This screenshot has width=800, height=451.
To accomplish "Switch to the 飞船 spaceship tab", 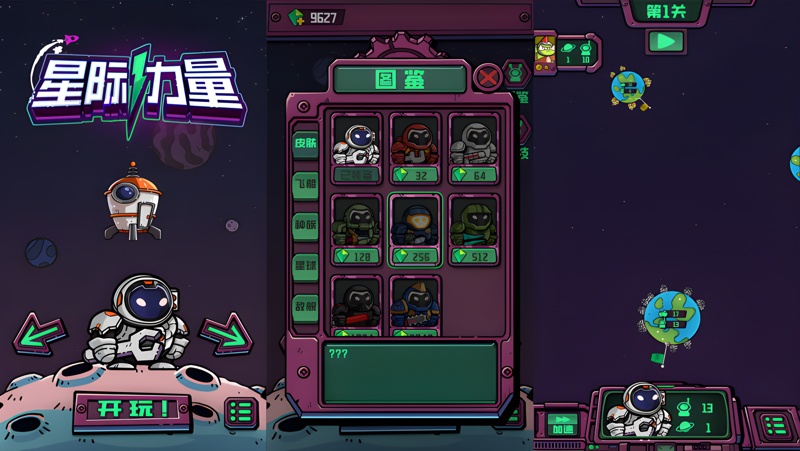I will (305, 184).
